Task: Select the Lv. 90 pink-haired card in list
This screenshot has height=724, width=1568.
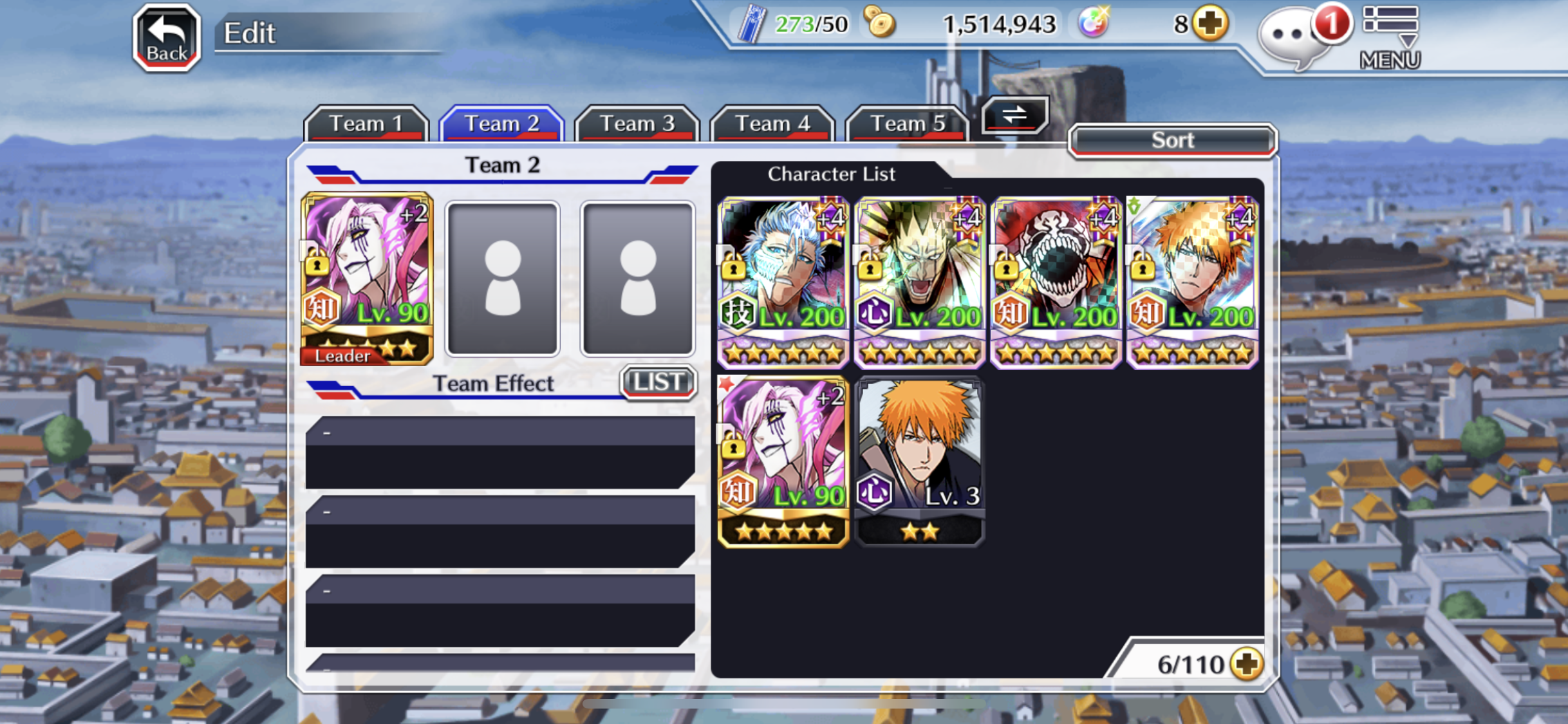Action: (x=783, y=461)
